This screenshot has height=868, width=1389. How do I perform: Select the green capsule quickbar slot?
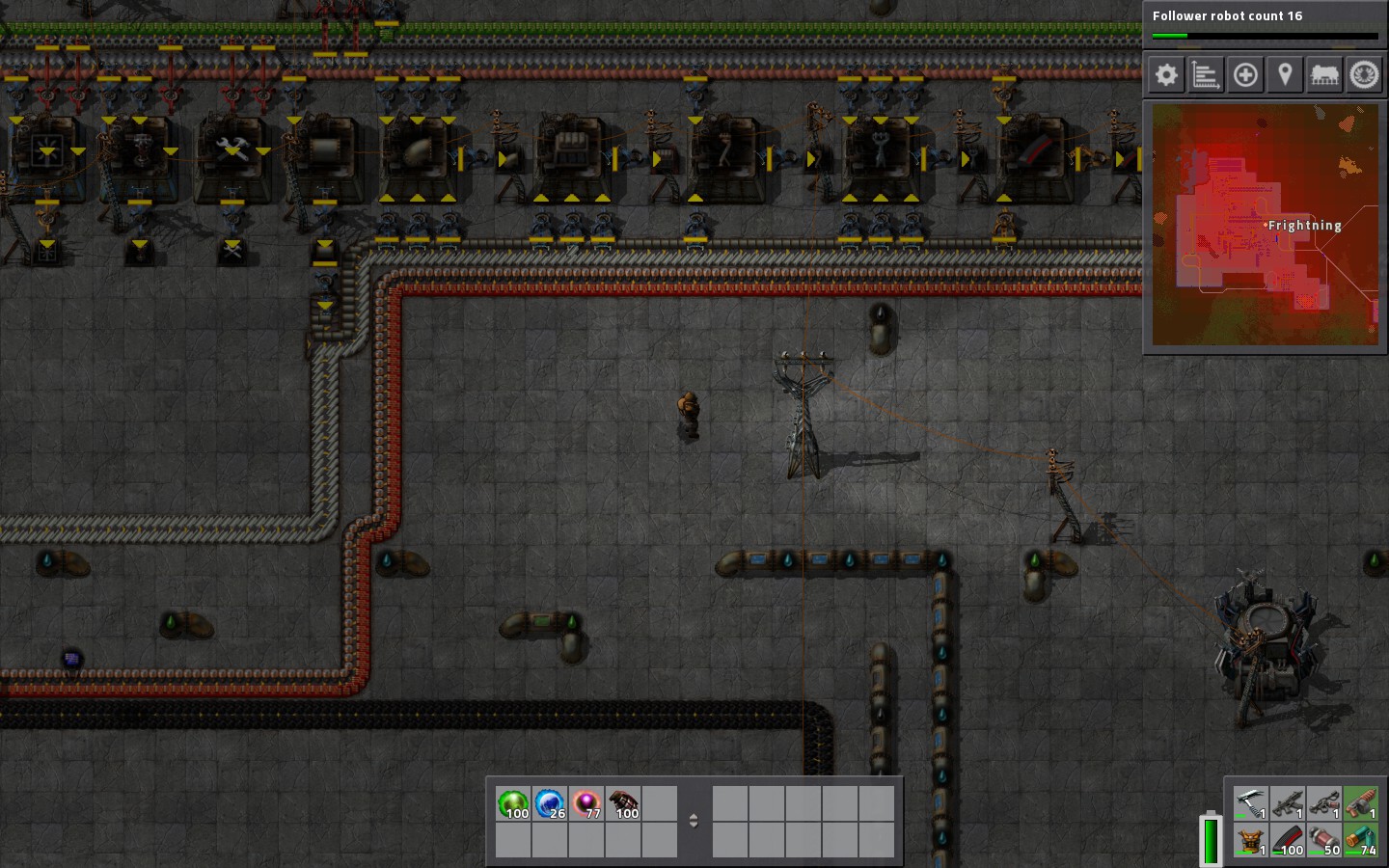pyautogui.click(x=513, y=803)
